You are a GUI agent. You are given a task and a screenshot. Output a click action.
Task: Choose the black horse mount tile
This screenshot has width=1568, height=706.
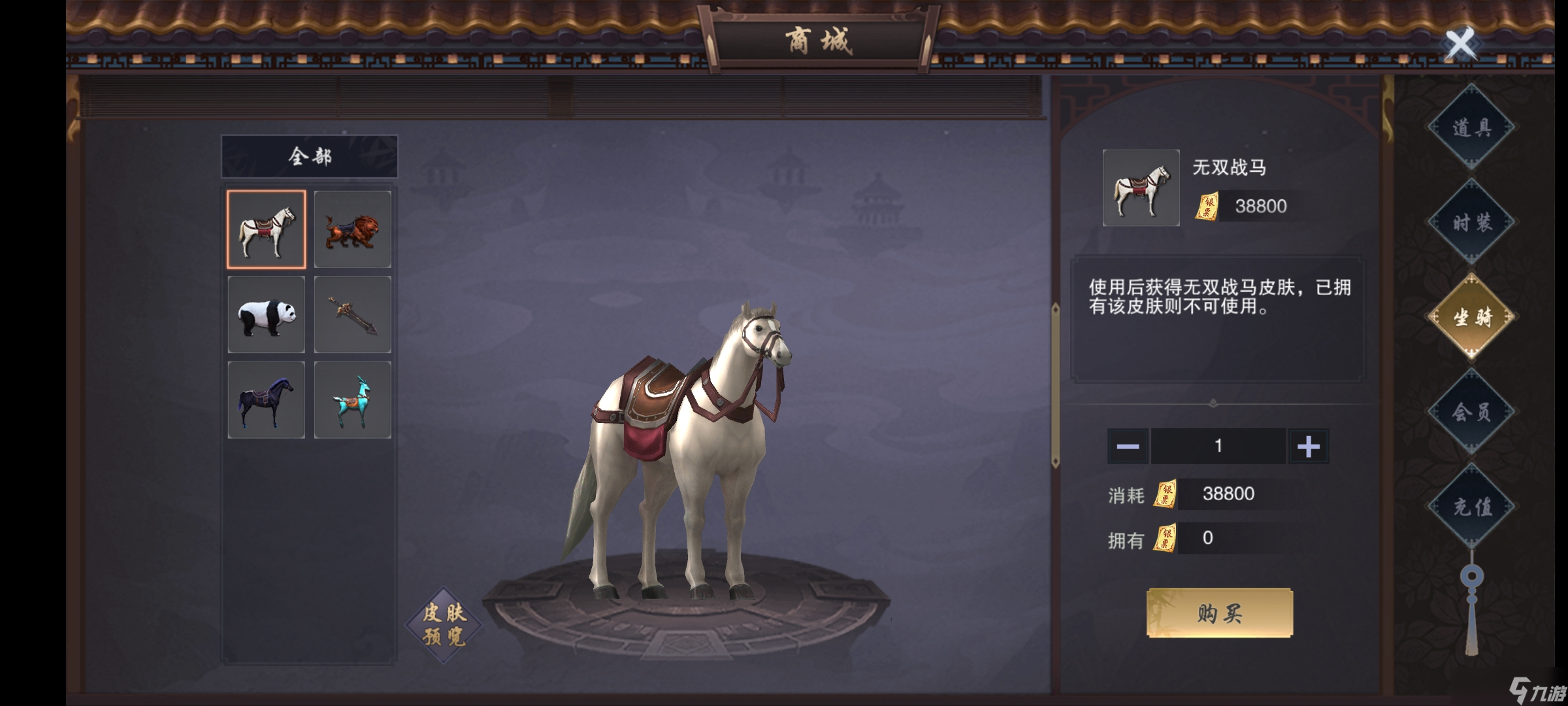coord(266,400)
